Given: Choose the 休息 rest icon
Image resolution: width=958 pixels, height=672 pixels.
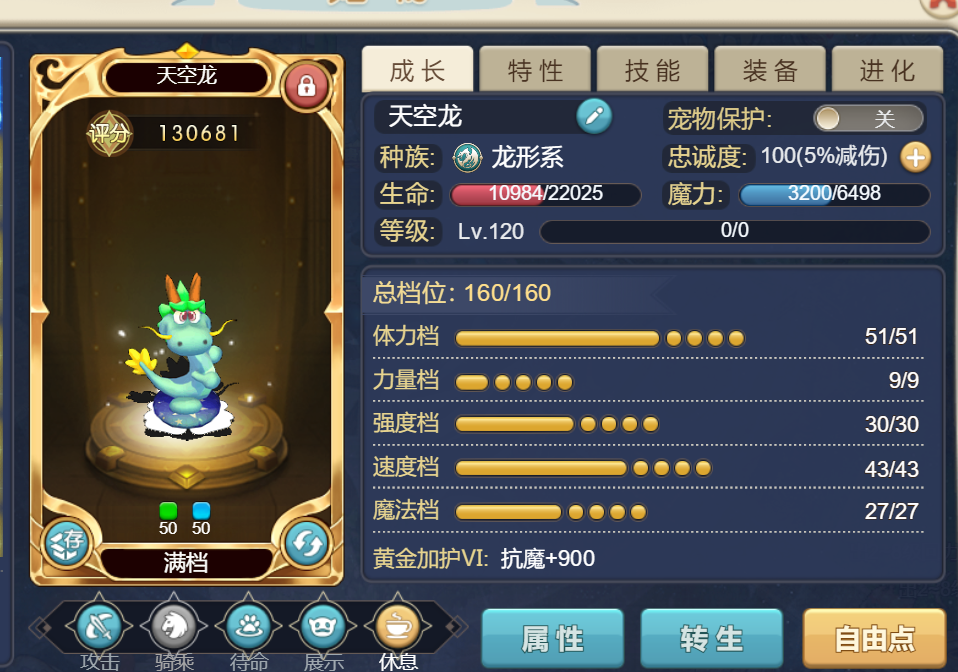Looking at the screenshot, I should click(x=398, y=628).
